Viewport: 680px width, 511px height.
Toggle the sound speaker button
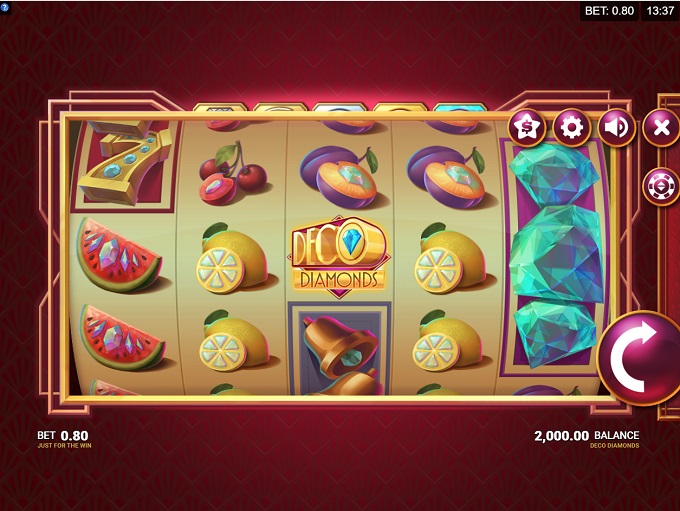[x=616, y=128]
